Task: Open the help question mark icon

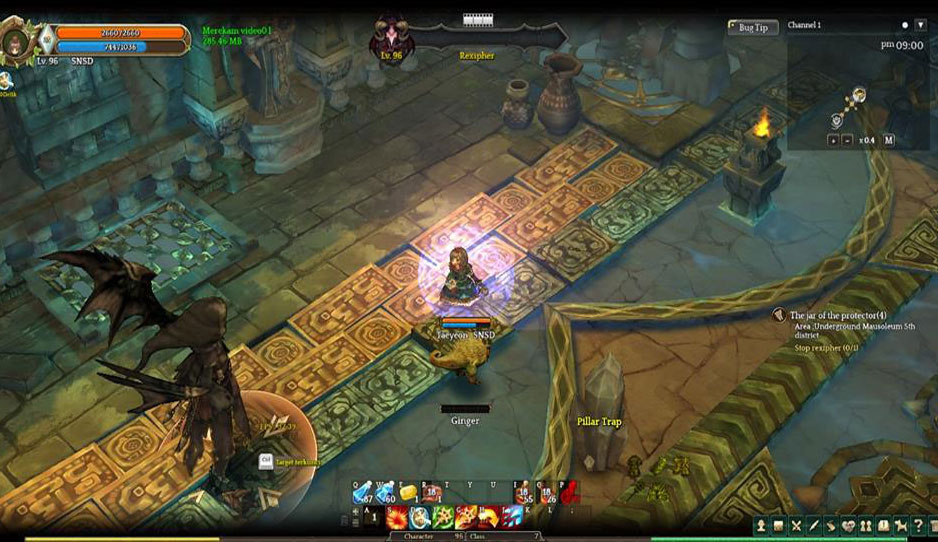Action: pyautogui.click(x=918, y=526)
